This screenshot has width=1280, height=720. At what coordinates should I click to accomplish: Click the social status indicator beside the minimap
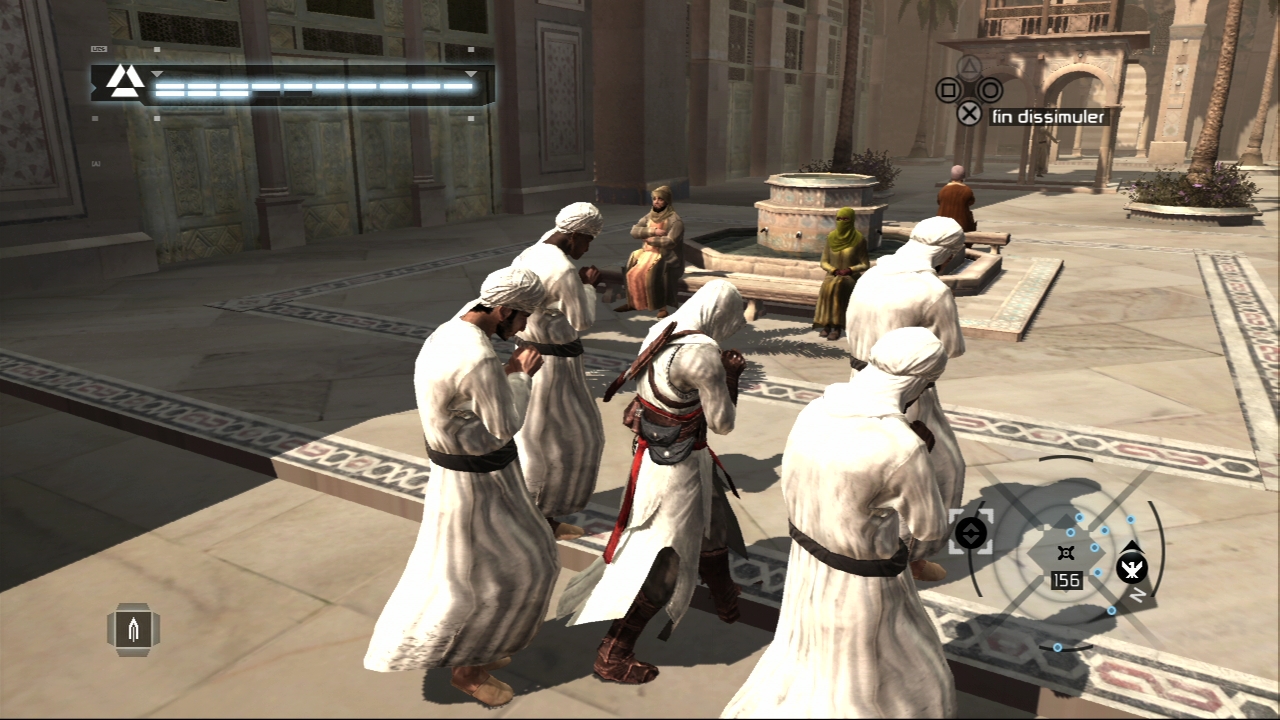[x=971, y=533]
